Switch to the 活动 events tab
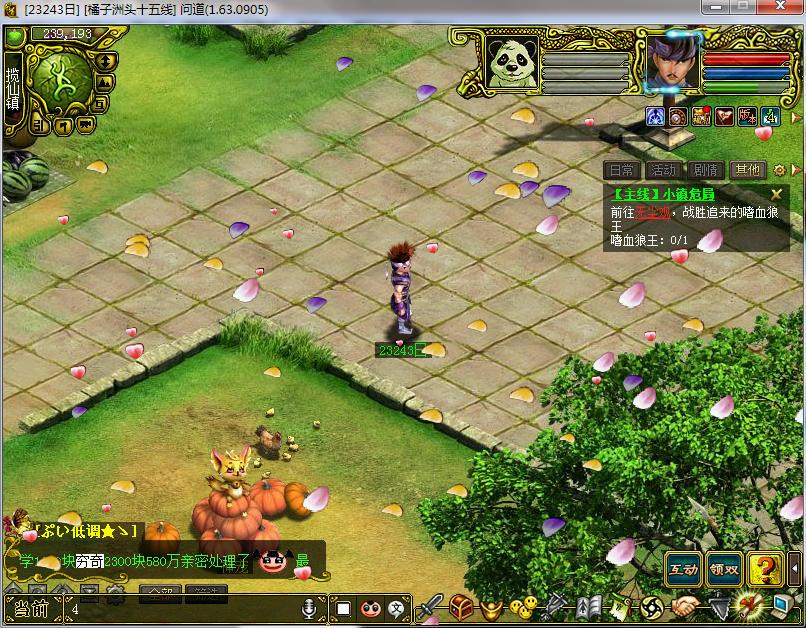806x628 pixels. [663, 170]
